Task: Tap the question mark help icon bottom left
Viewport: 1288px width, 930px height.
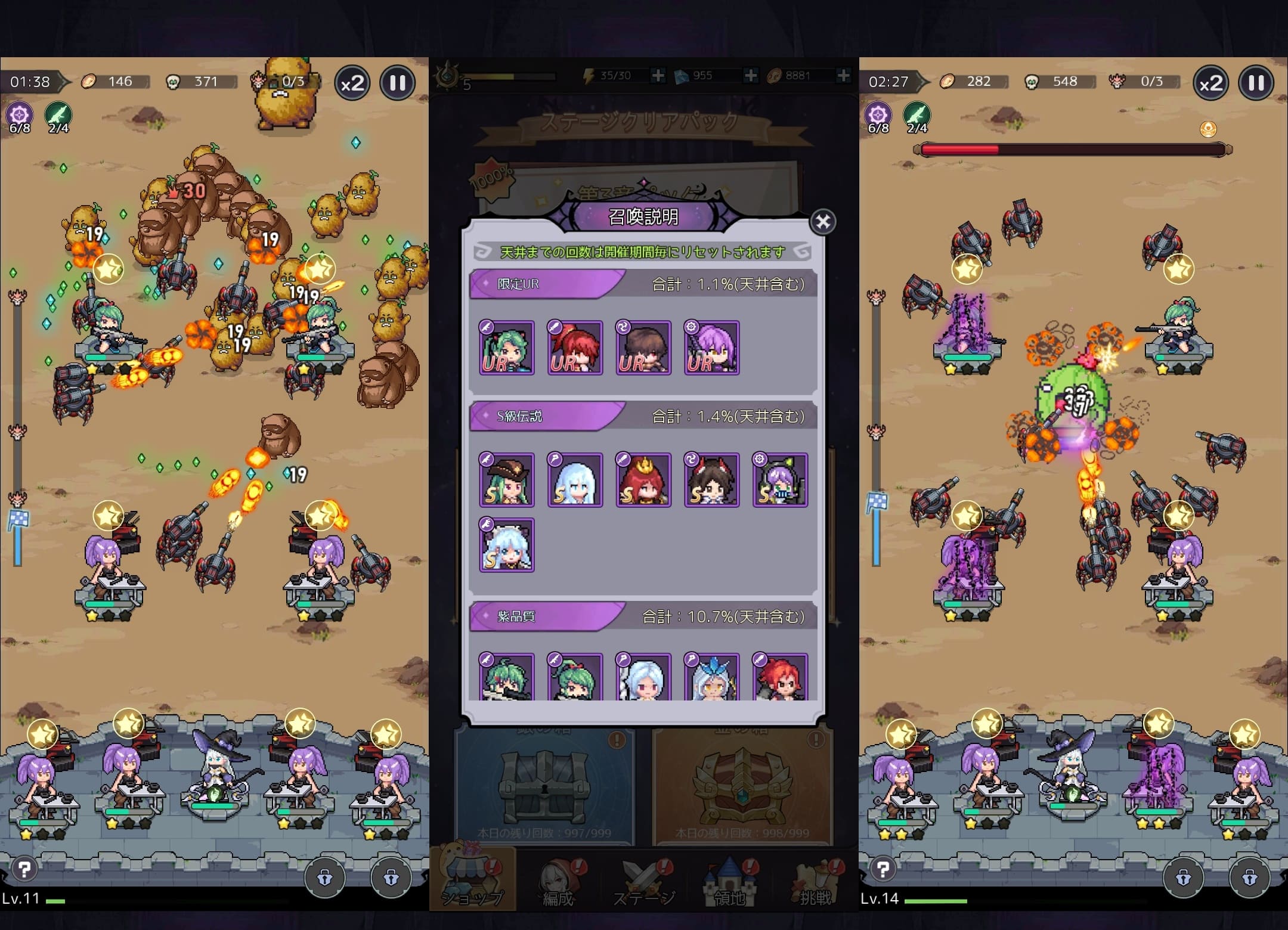Action: 24,870
